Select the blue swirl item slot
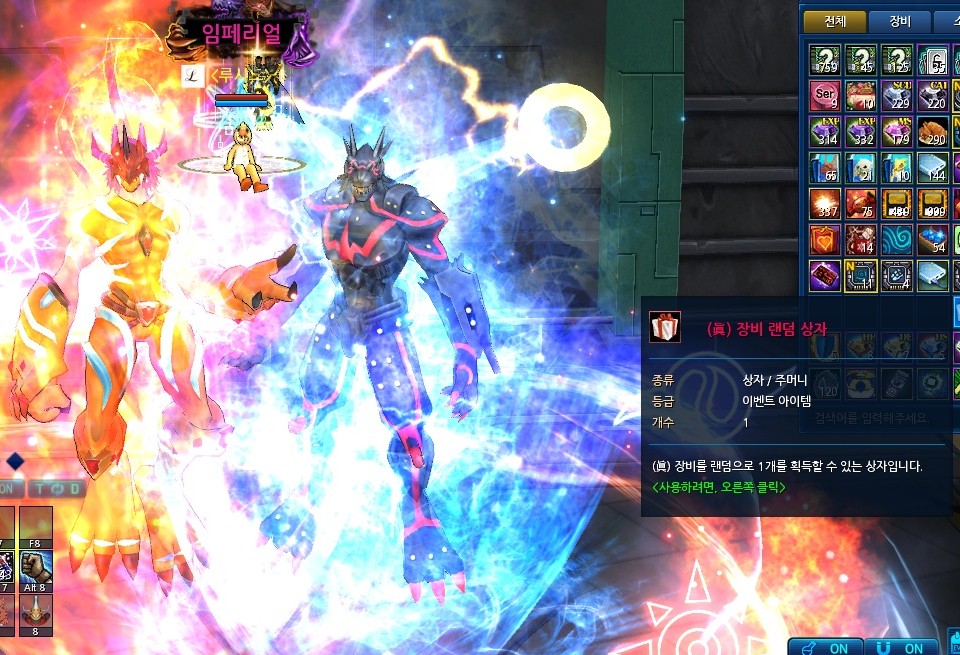This screenshot has width=960, height=655. (x=897, y=239)
